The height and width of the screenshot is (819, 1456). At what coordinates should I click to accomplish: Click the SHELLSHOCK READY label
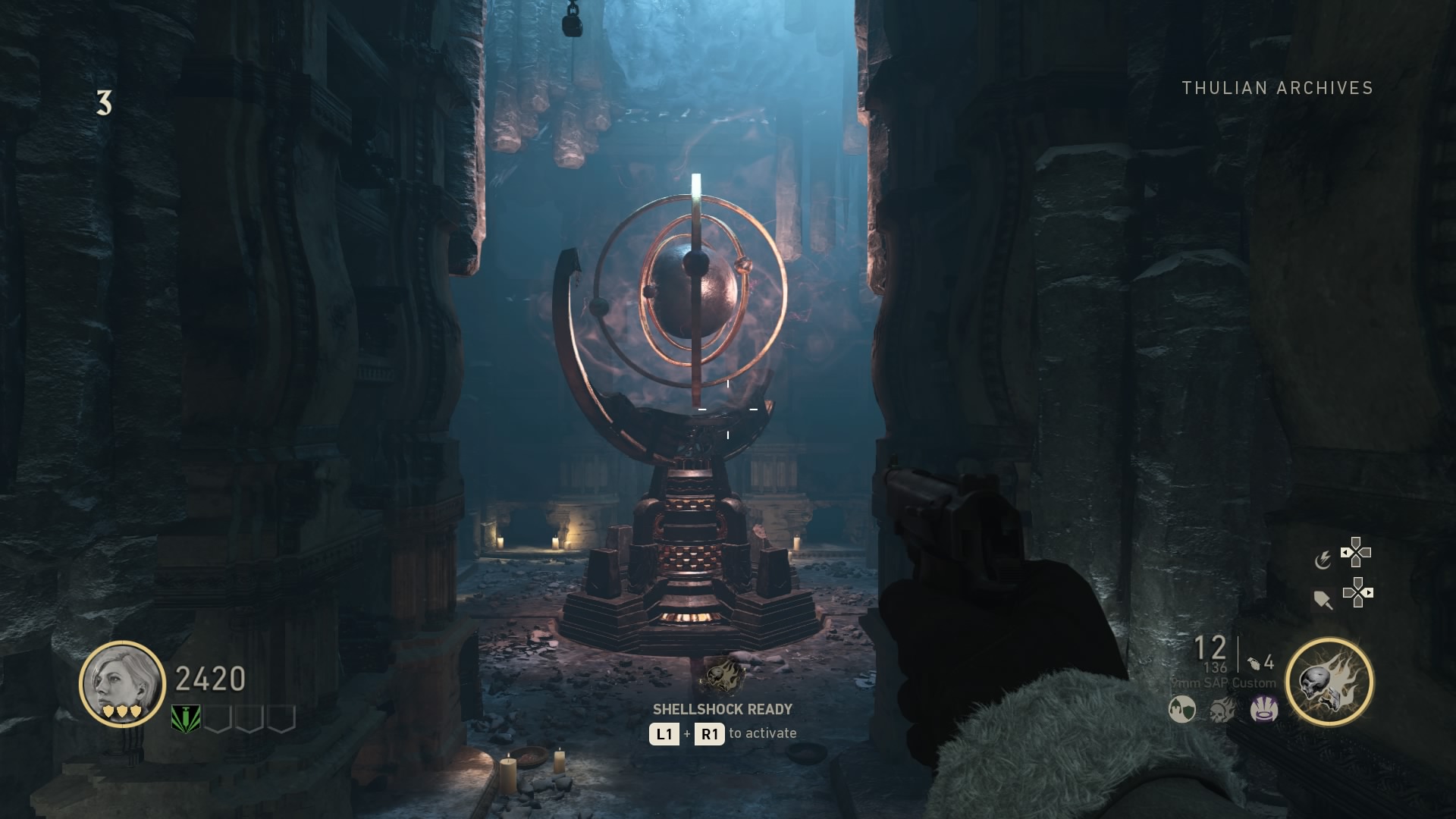pyautogui.click(x=722, y=710)
